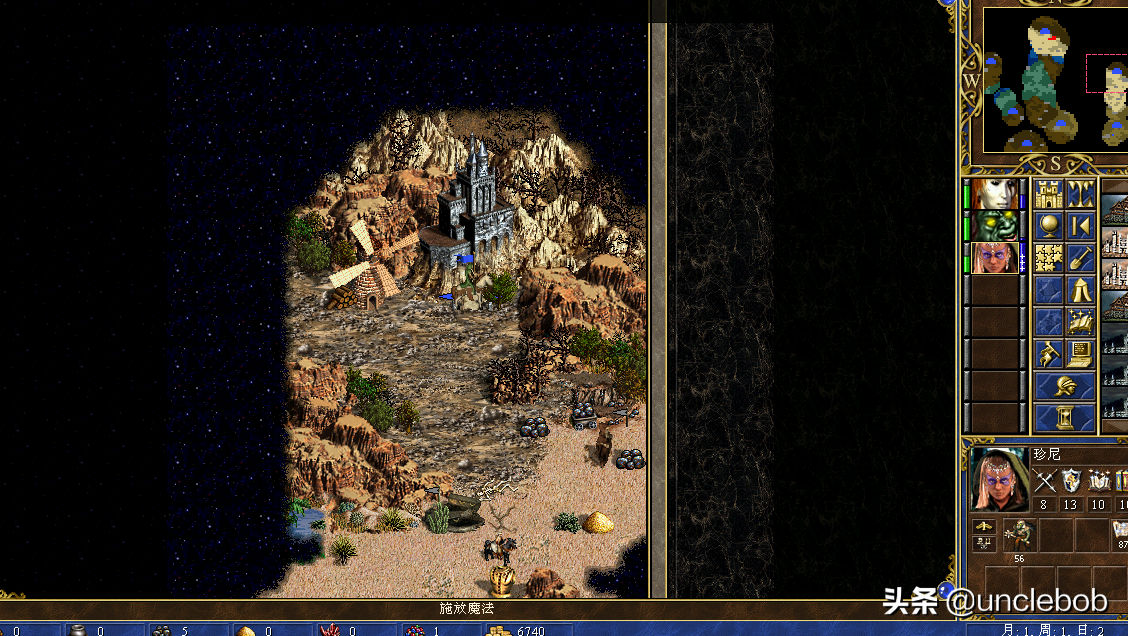Toggle the underground view button
The image size is (1128, 636).
click(1080, 194)
